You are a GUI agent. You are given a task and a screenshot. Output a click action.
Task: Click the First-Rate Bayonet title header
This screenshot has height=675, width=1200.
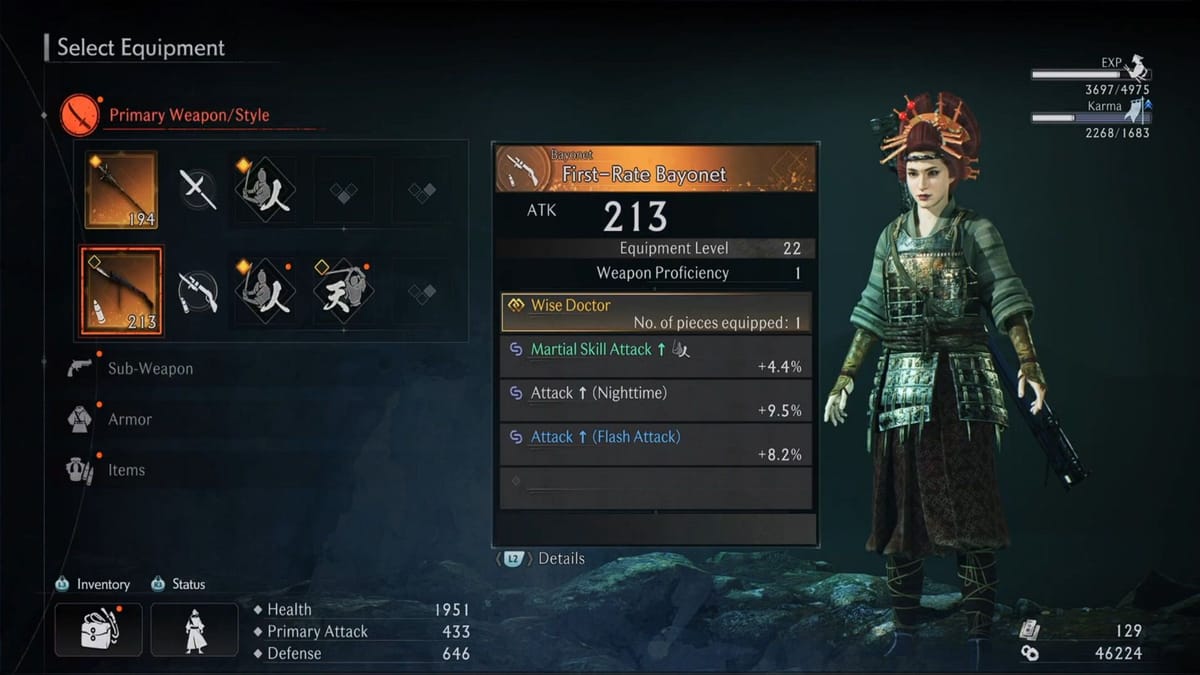coord(656,170)
